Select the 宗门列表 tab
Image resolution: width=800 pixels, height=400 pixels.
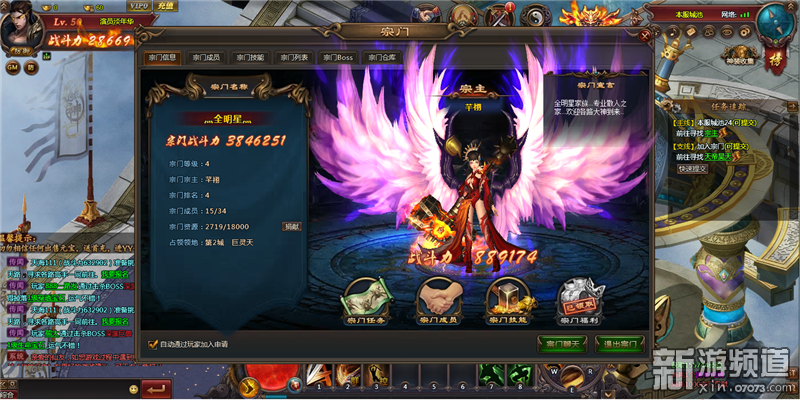pyautogui.click(x=295, y=57)
